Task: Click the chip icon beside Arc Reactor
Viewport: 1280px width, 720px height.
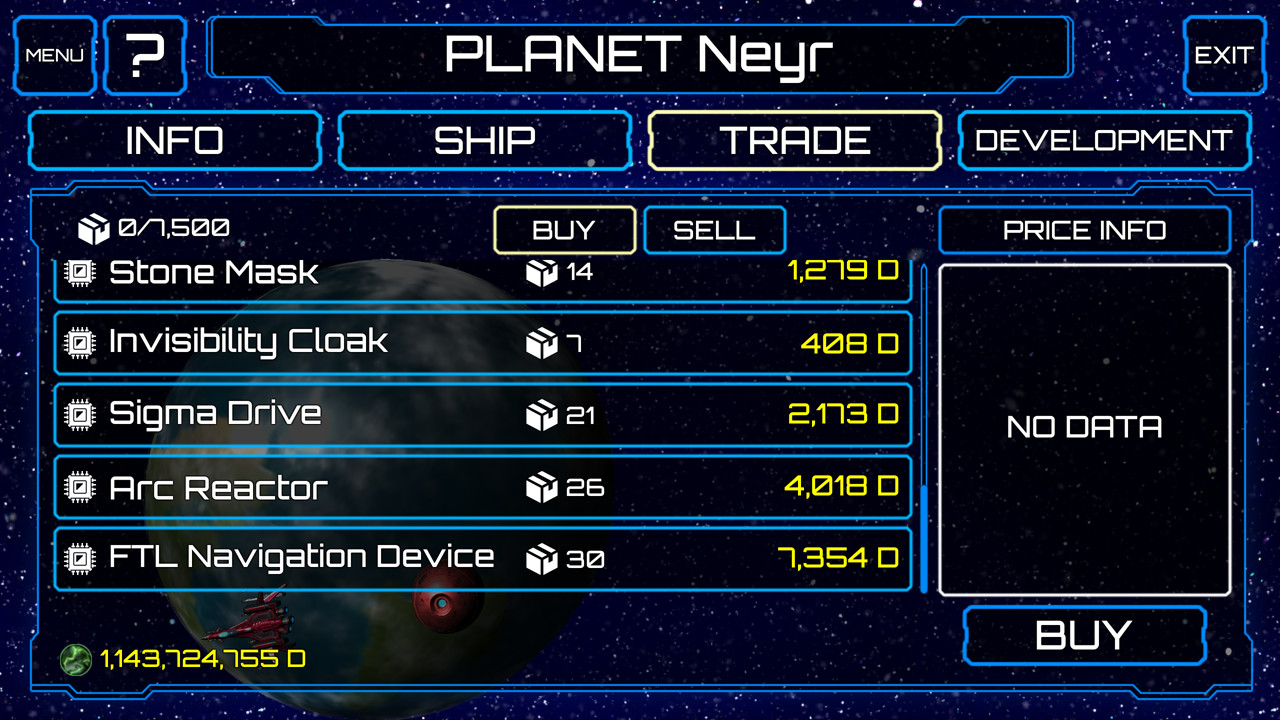Action: pyautogui.click(x=78, y=487)
